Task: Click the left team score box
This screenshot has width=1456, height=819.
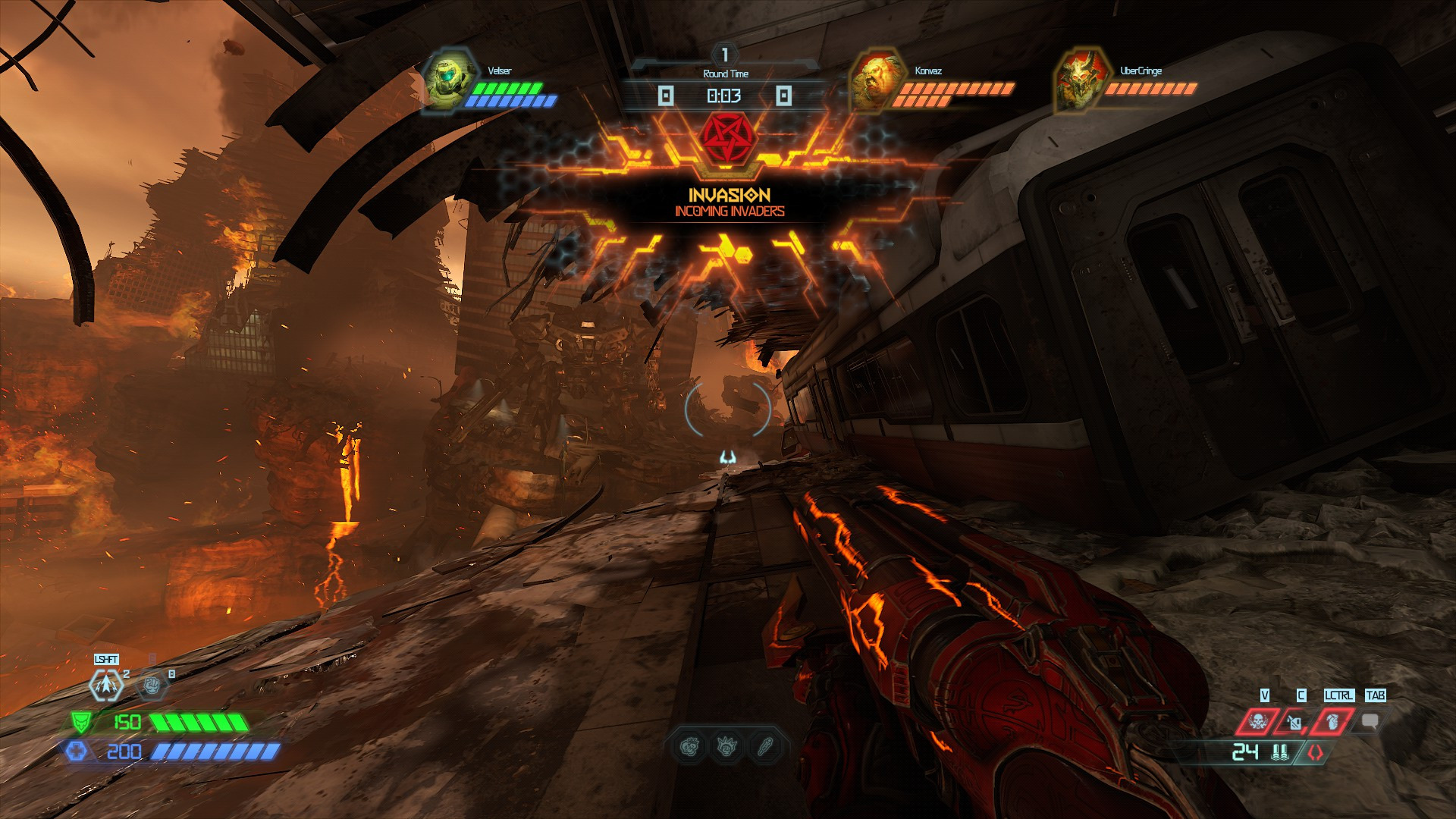Action: coord(665,94)
